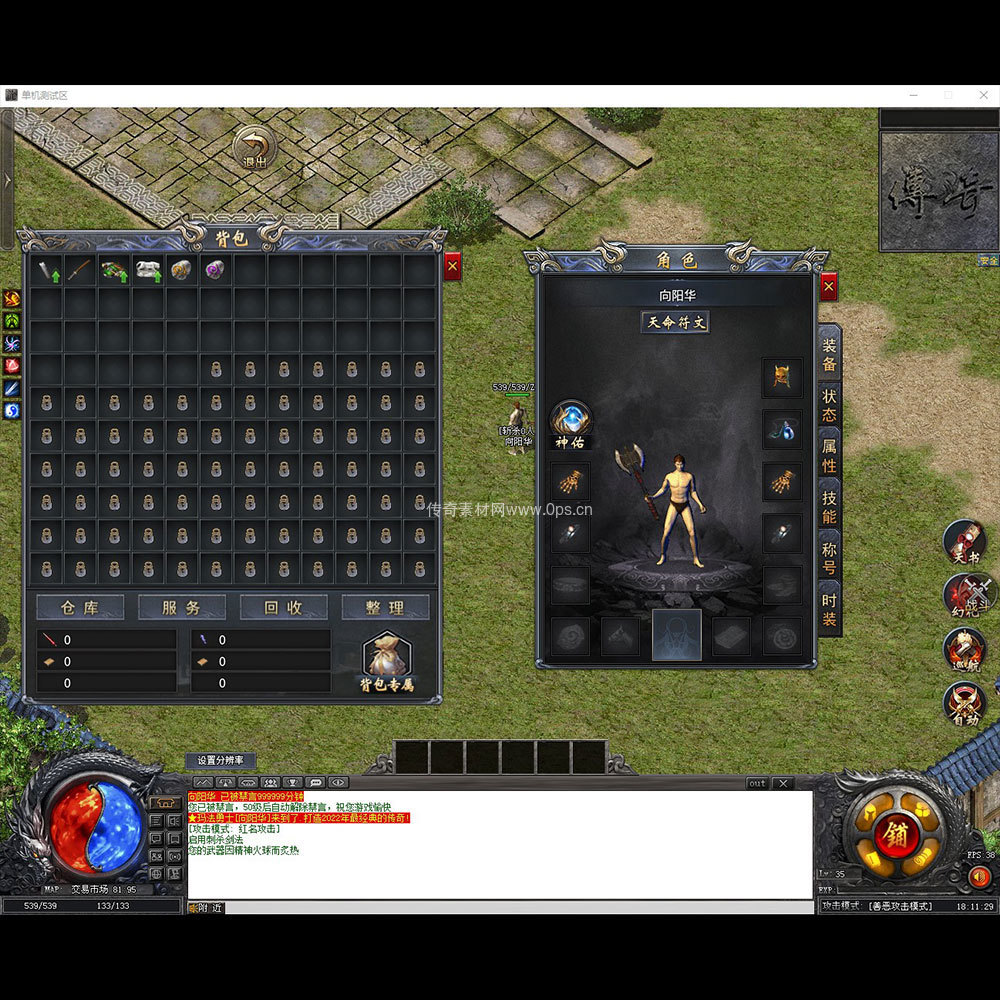Switch to the 时装 fashion tab

pos(829,609)
